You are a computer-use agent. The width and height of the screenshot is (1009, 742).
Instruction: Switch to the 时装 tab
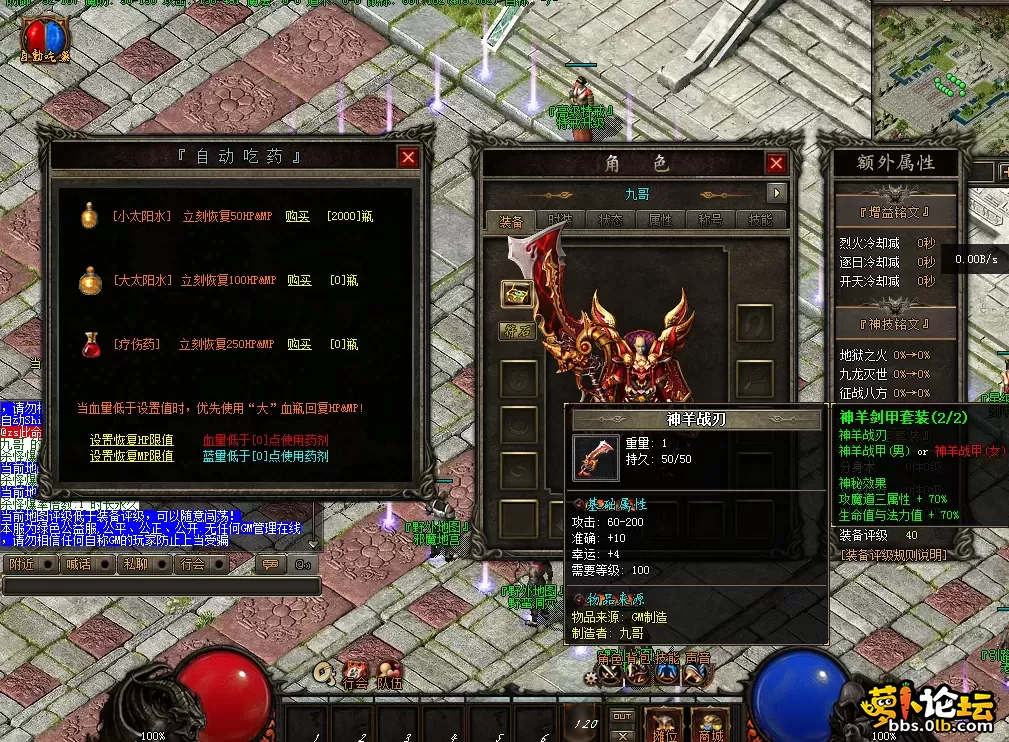pos(561,221)
